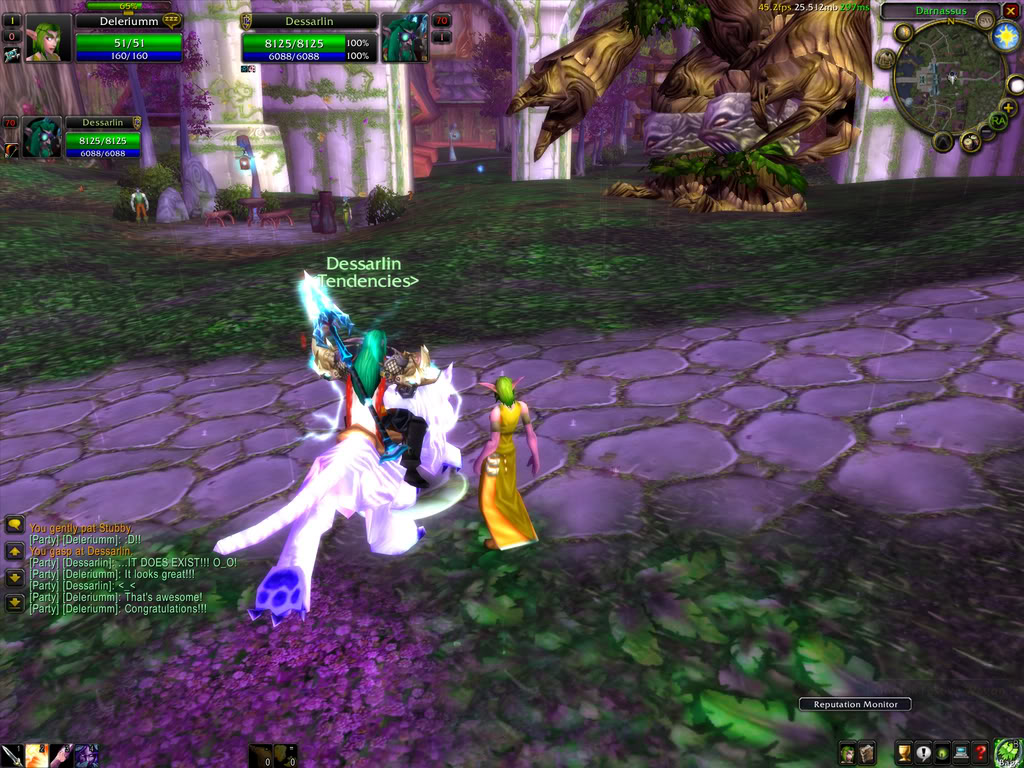
Task: Click the Darnassus minimap
Action: click(x=948, y=80)
